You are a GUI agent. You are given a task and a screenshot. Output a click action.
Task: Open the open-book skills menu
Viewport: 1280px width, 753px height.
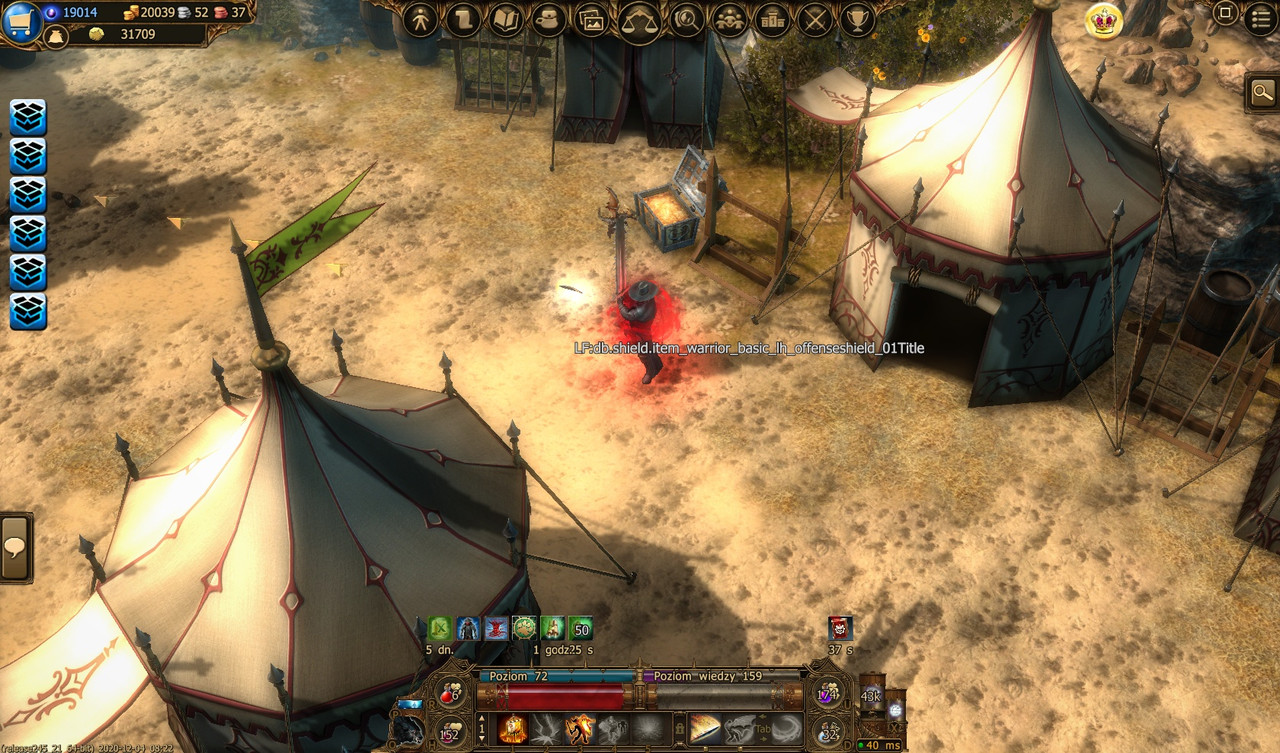click(x=508, y=19)
